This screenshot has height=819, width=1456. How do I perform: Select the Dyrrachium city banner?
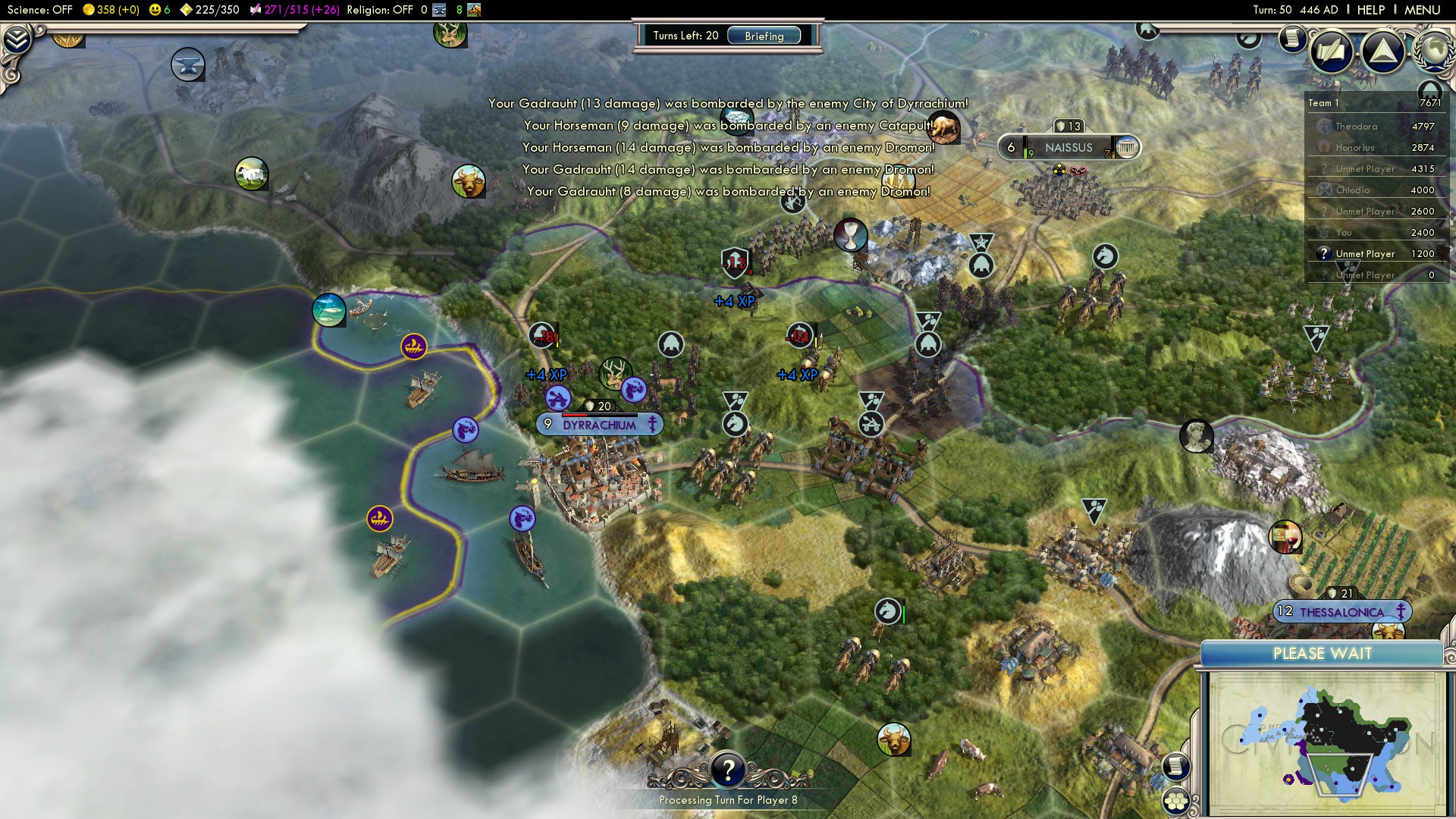click(x=599, y=425)
